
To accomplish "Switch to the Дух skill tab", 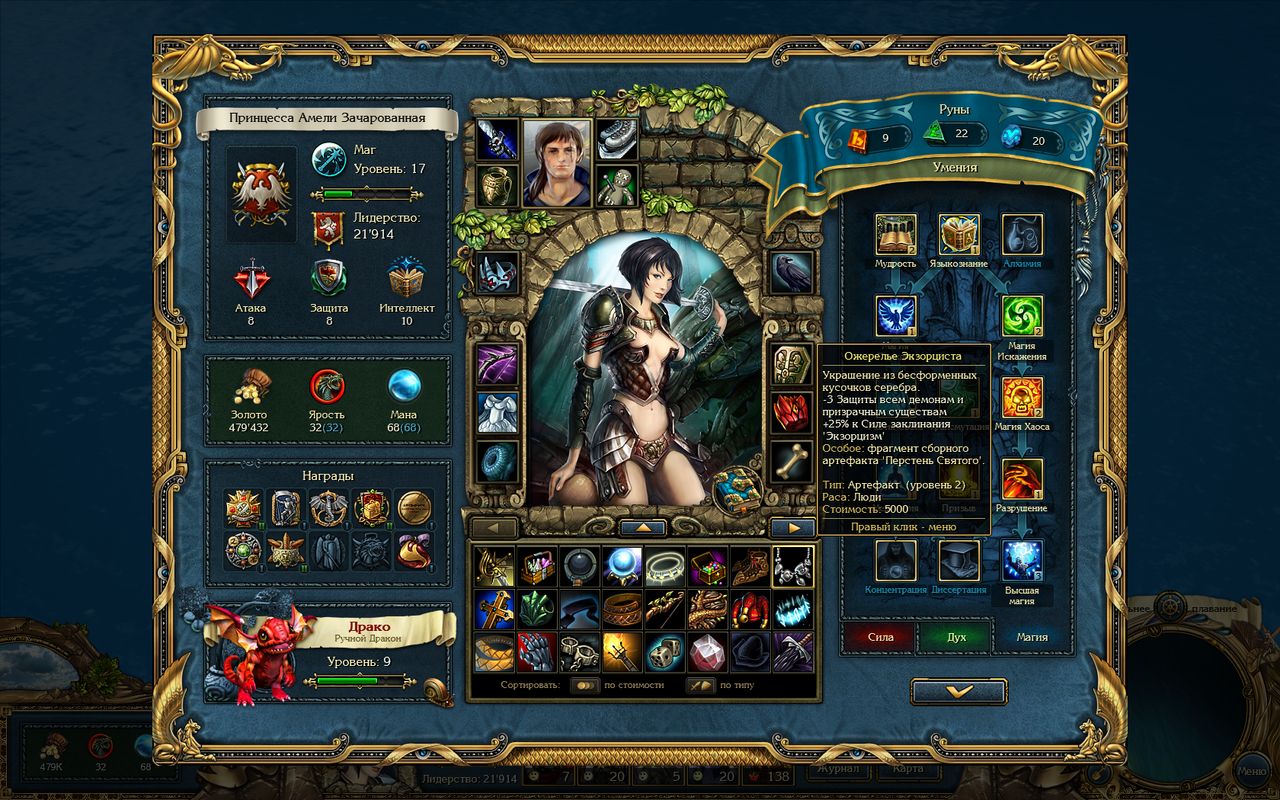I will pos(957,636).
